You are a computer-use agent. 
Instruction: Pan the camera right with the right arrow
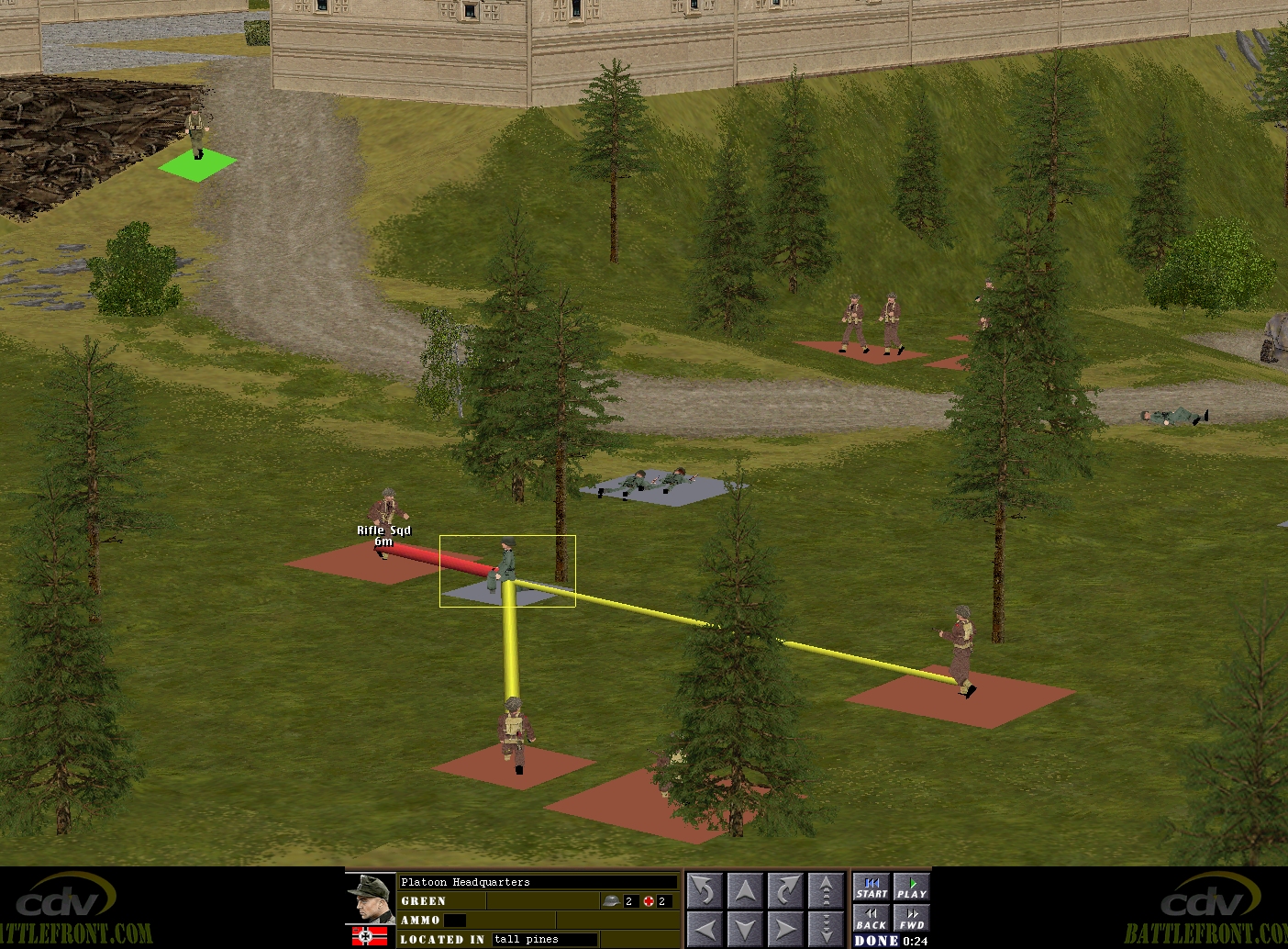(785, 927)
